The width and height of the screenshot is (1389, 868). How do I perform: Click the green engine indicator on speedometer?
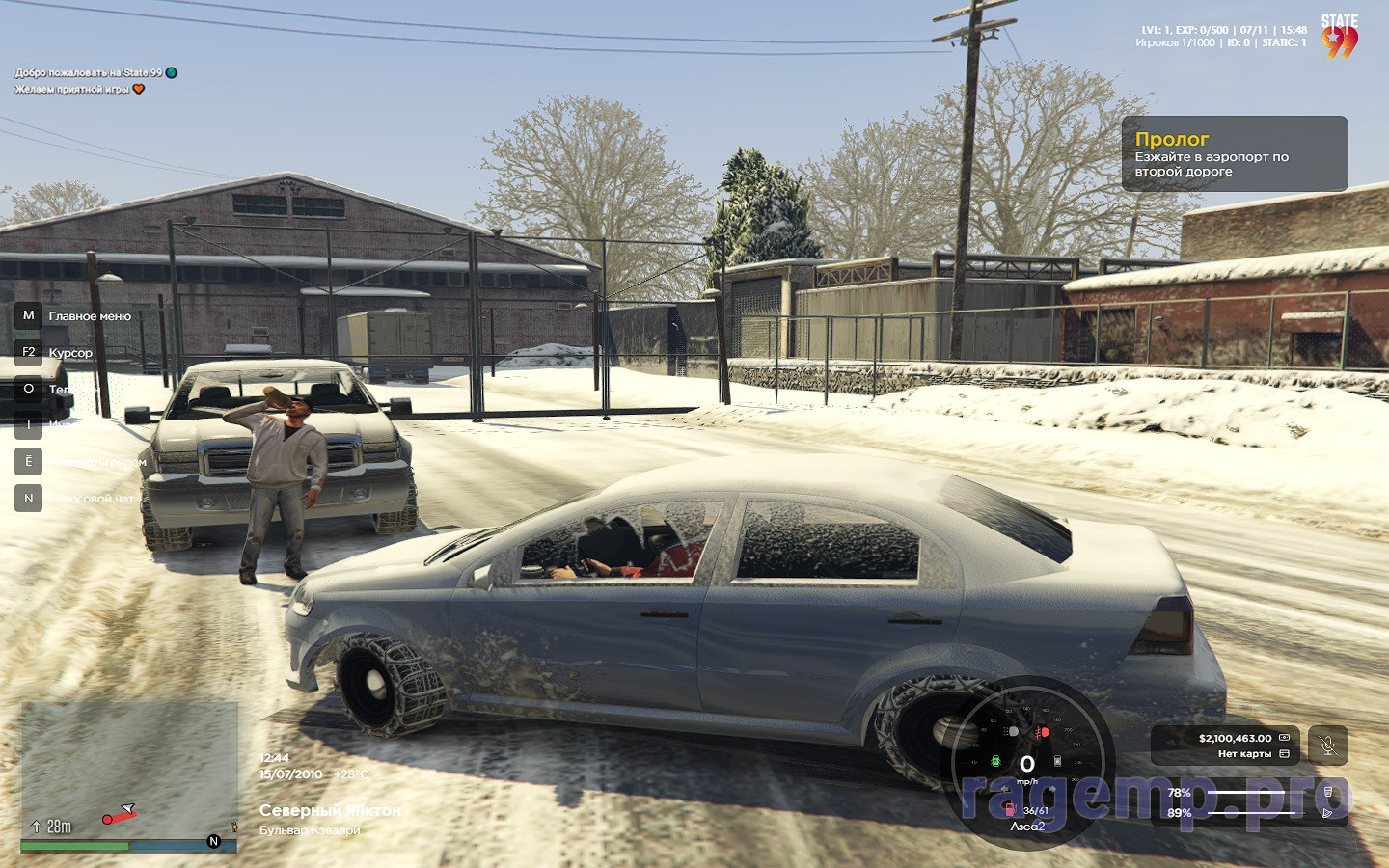point(996,761)
